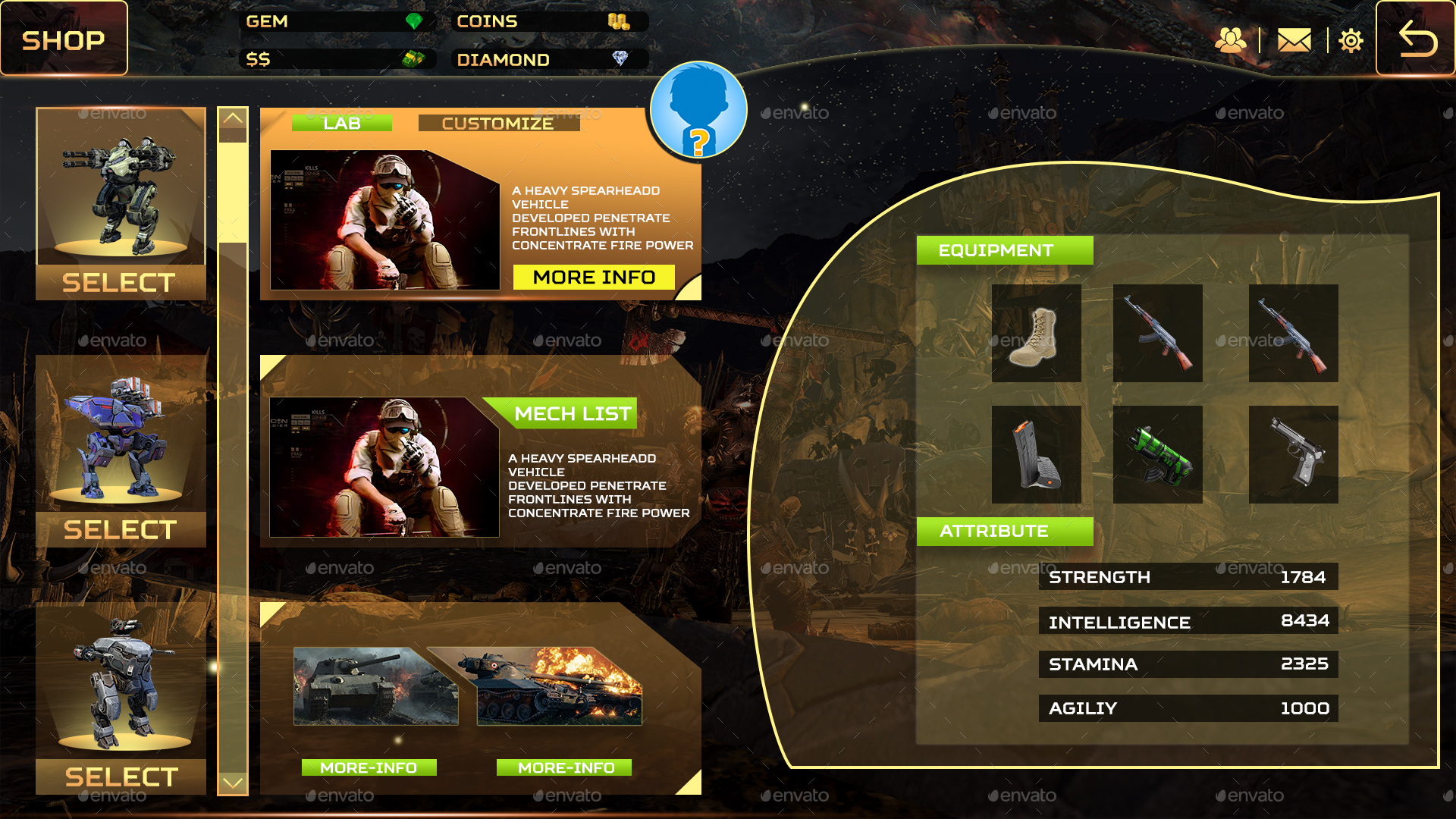
Task: Switch to the LAB tab
Action: (x=344, y=123)
